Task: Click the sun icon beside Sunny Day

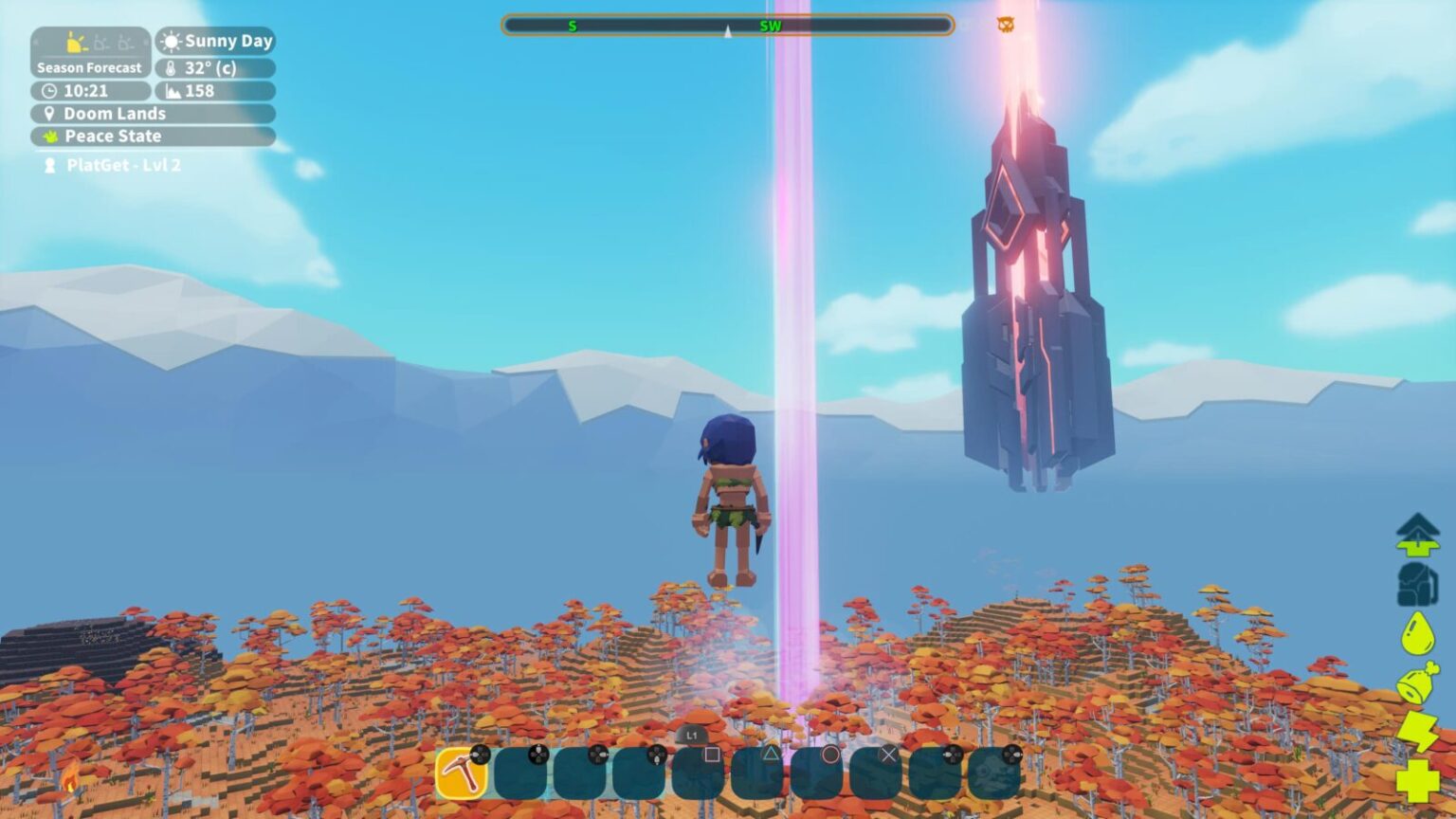Action: 173,42
